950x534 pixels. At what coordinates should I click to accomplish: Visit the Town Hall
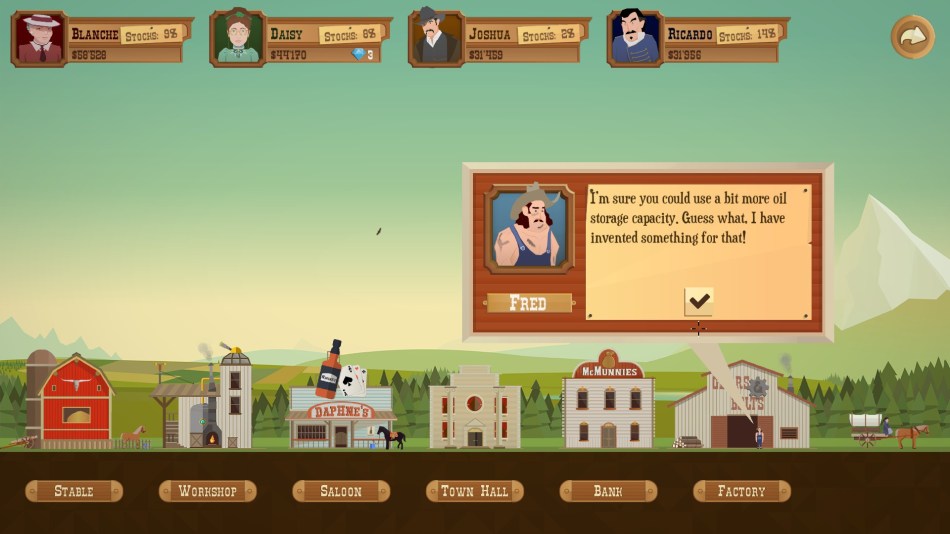[475, 491]
